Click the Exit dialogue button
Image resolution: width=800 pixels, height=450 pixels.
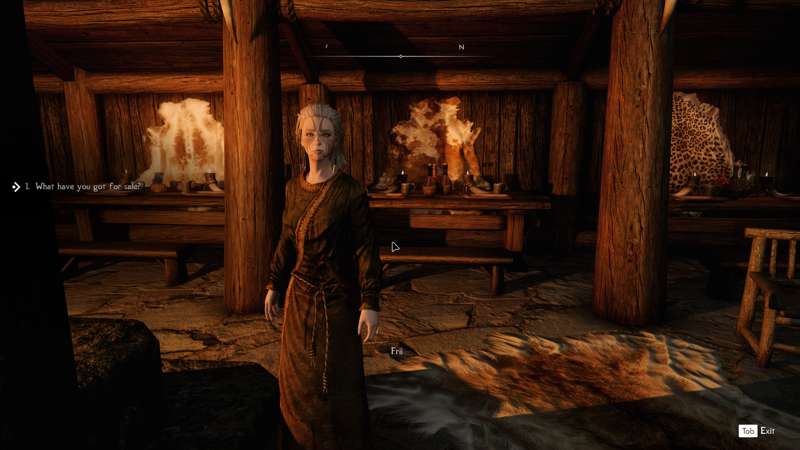pos(757,431)
